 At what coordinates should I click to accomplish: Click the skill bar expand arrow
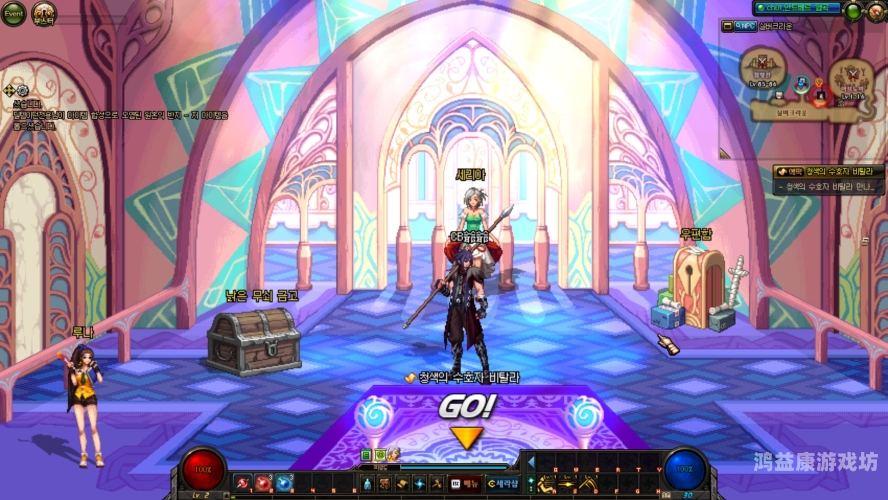point(531,462)
